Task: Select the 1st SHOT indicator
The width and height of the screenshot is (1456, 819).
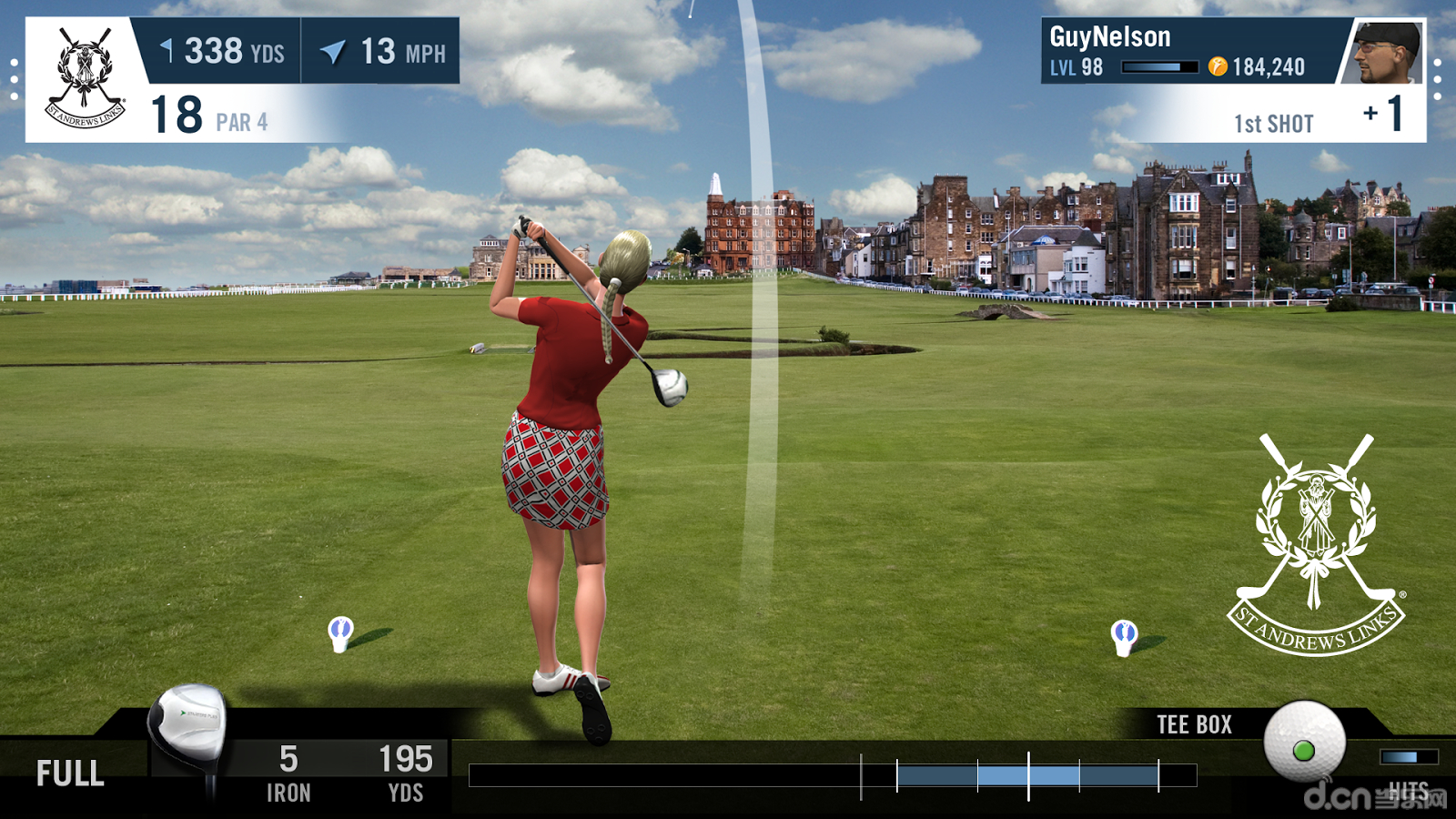Action: point(1274,121)
